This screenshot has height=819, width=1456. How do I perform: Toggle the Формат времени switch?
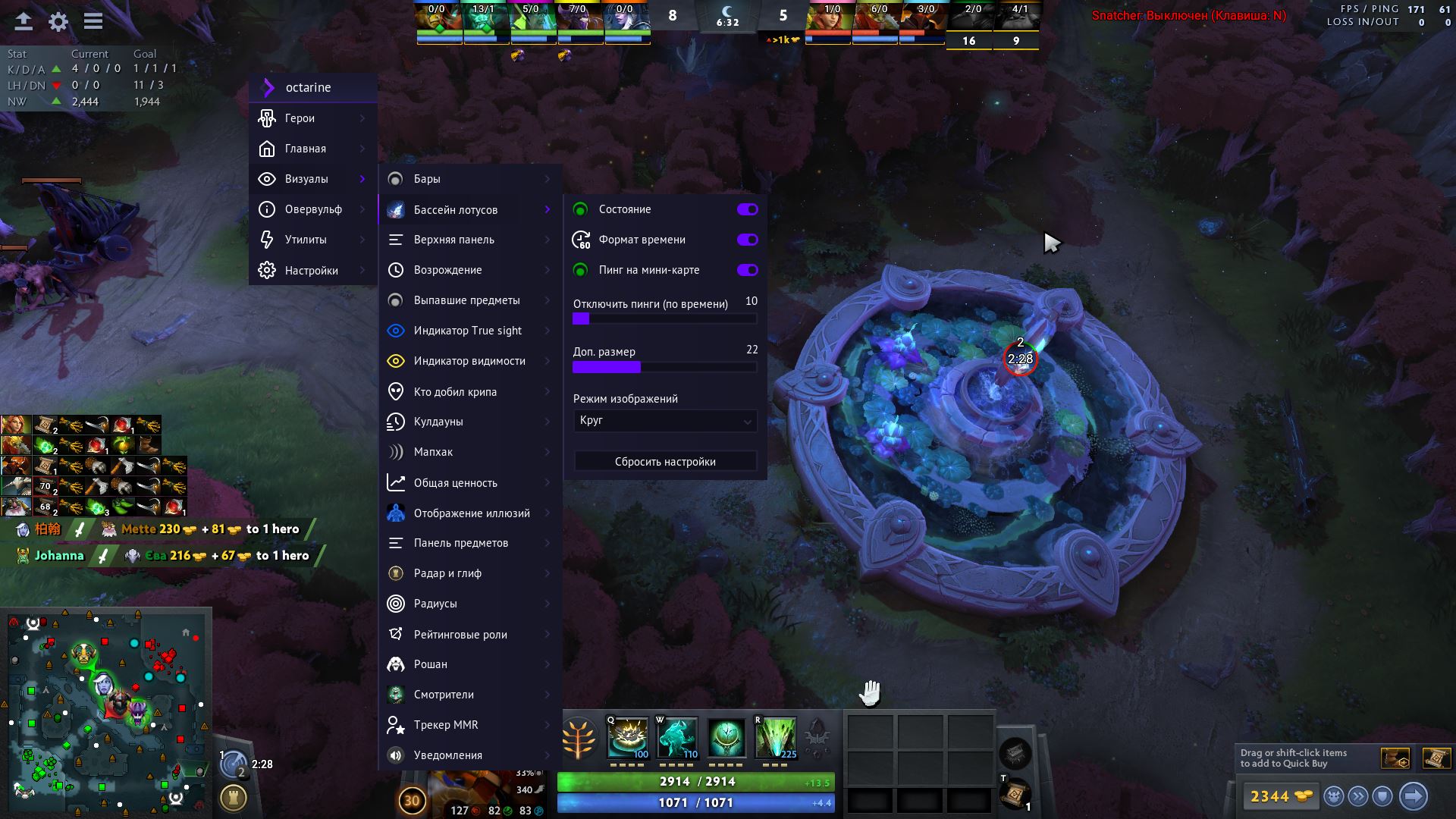[x=747, y=240]
